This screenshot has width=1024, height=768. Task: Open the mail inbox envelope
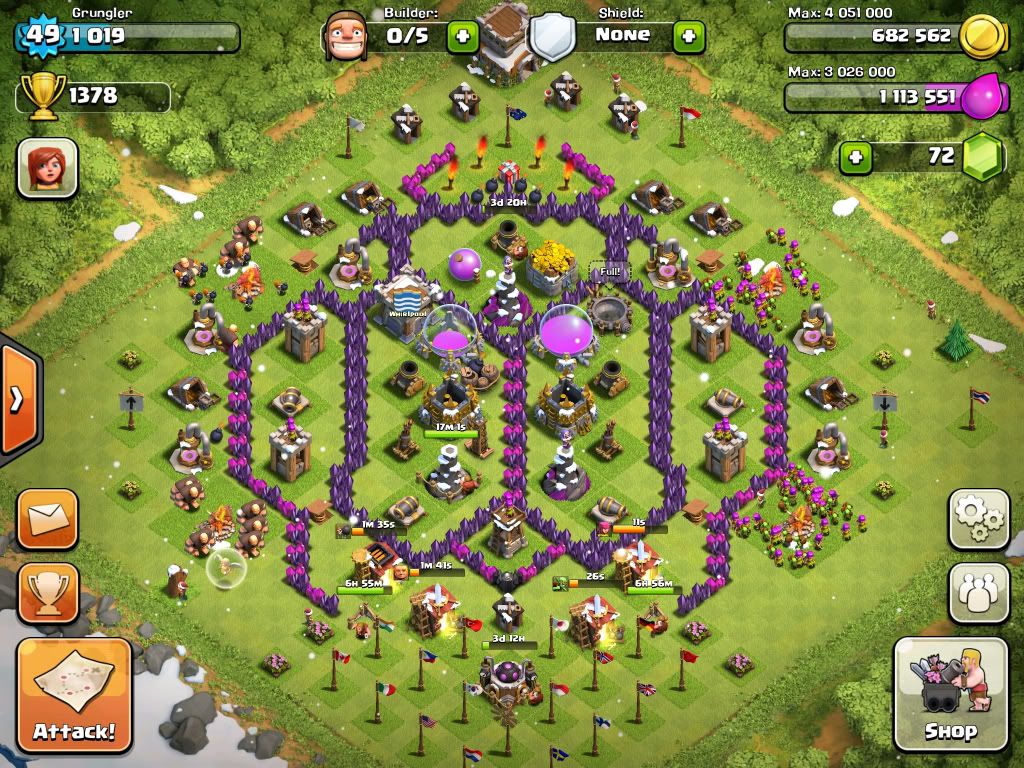[47, 518]
